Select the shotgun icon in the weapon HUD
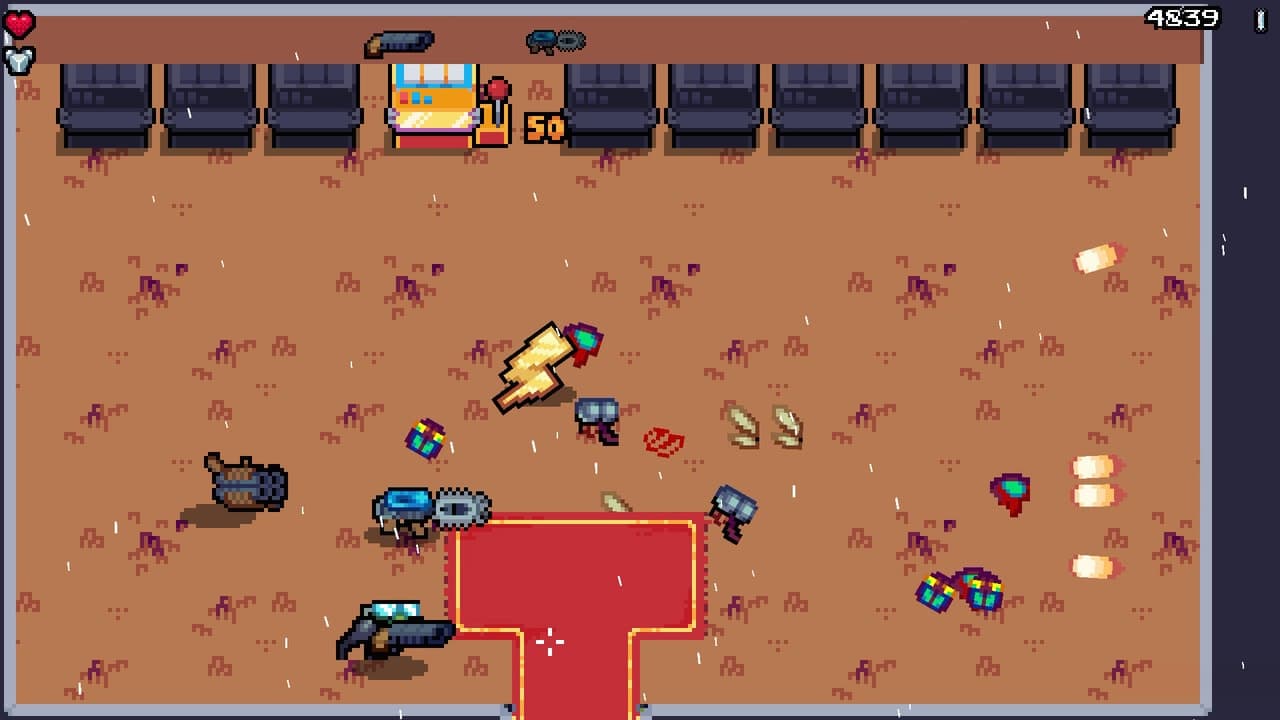1280x720 pixels. coord(400,41)
